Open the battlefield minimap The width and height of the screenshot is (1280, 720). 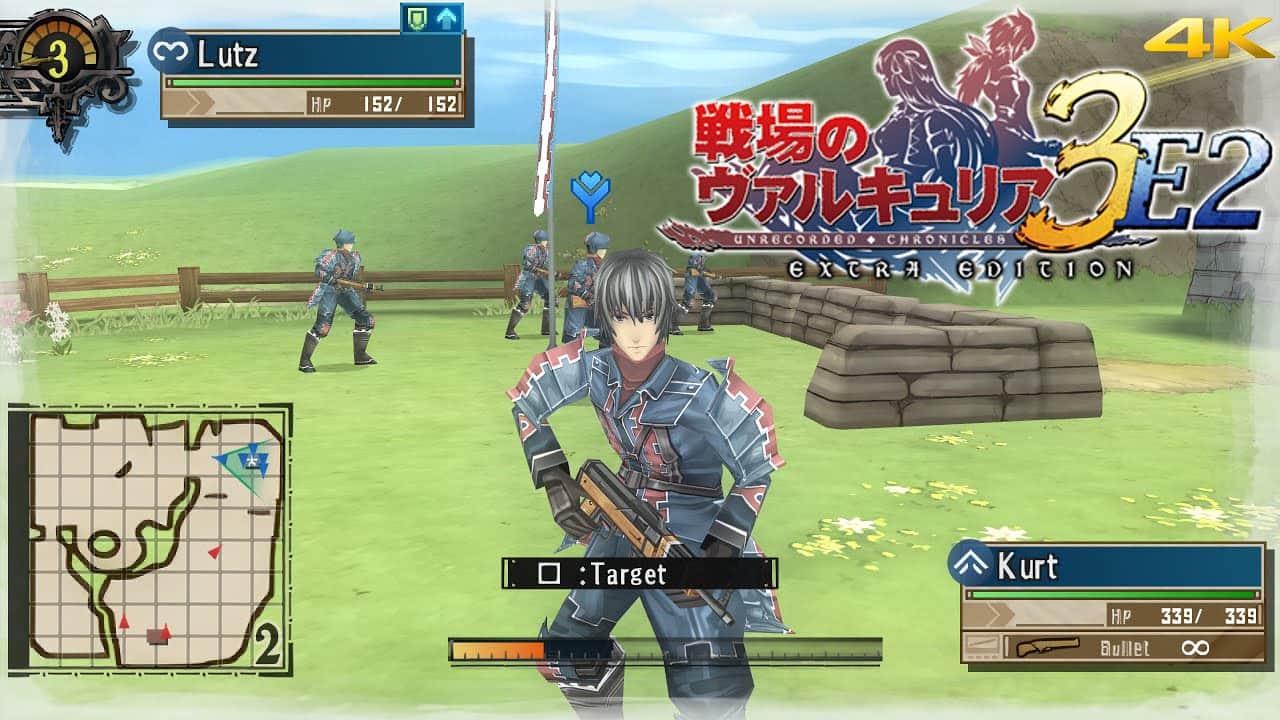point(150,538)
